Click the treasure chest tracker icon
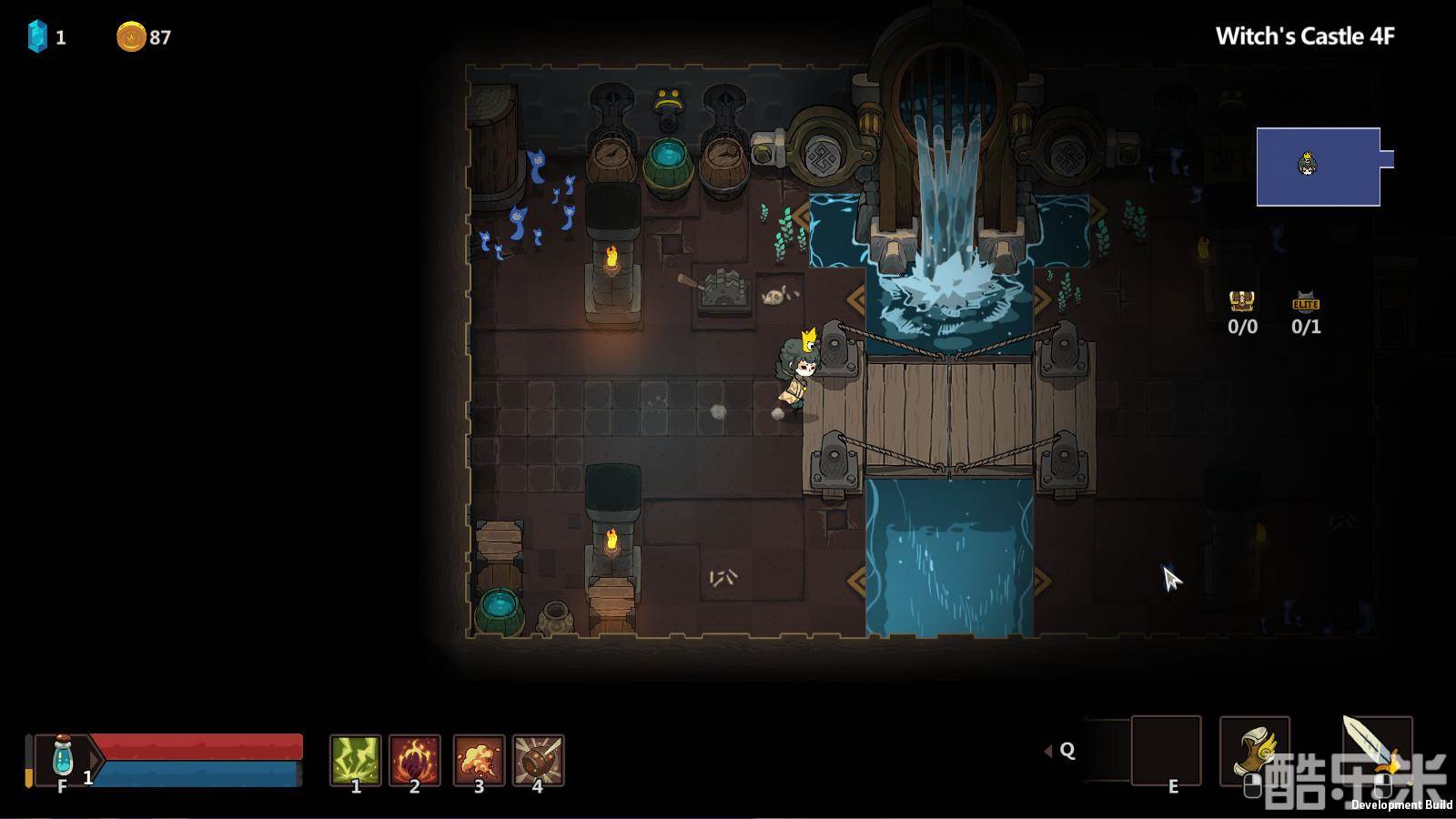 point(1242,301)
